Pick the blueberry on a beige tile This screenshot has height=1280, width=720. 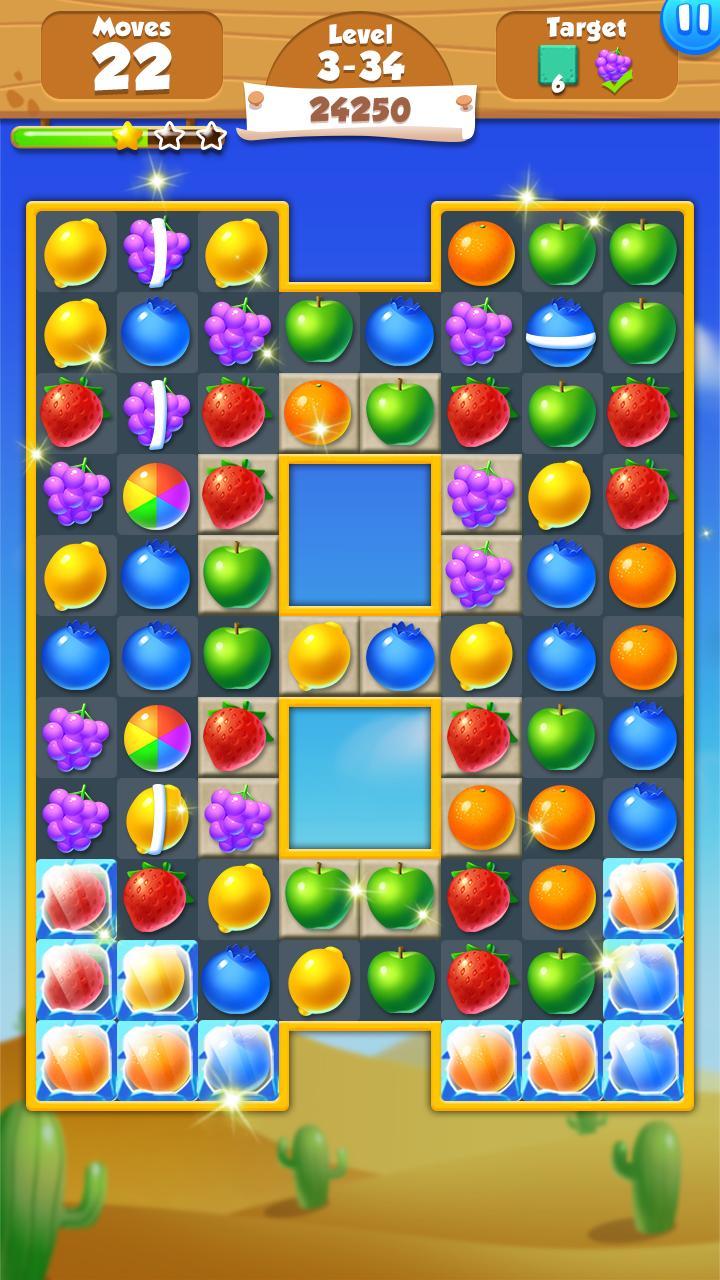click(400, 655)
